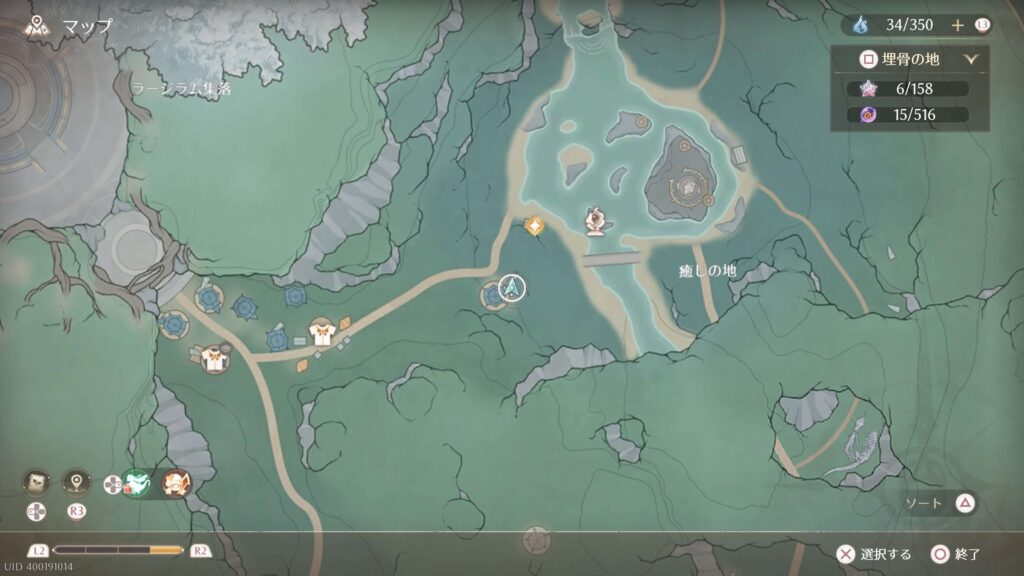Image resolution: width=1024 pixels, height=576 pixels.
Task: Adjust the map zoom slider
Action: pos(118,550)
